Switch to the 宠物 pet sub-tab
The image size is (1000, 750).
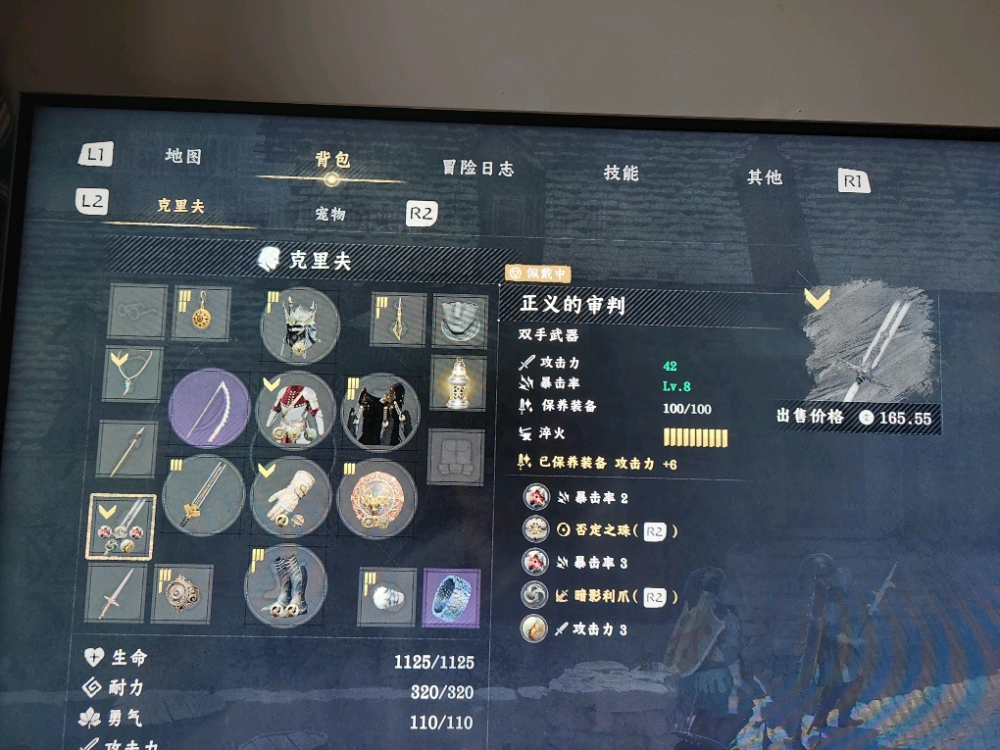[x=329, y=214]
